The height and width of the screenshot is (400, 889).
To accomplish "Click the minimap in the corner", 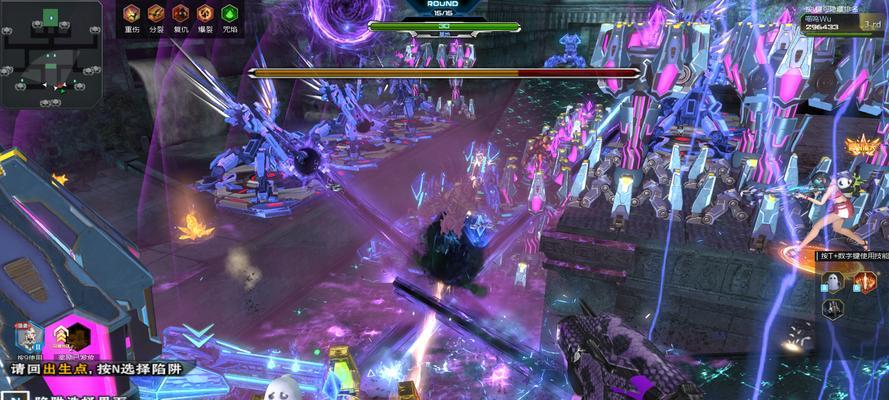I will [48, 53].
